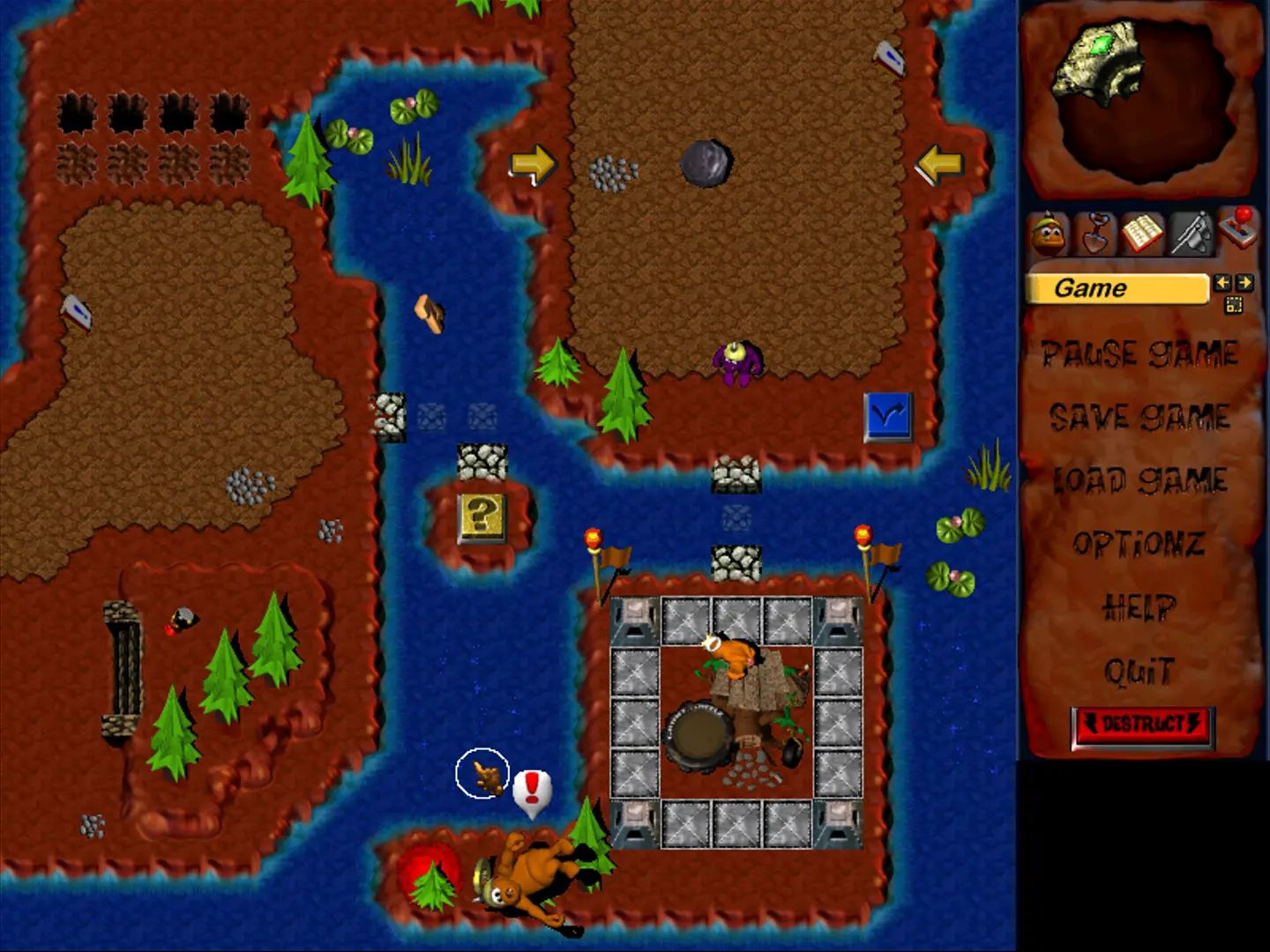
Task: Select the circled unit in the water
Action: coord(483,773)
